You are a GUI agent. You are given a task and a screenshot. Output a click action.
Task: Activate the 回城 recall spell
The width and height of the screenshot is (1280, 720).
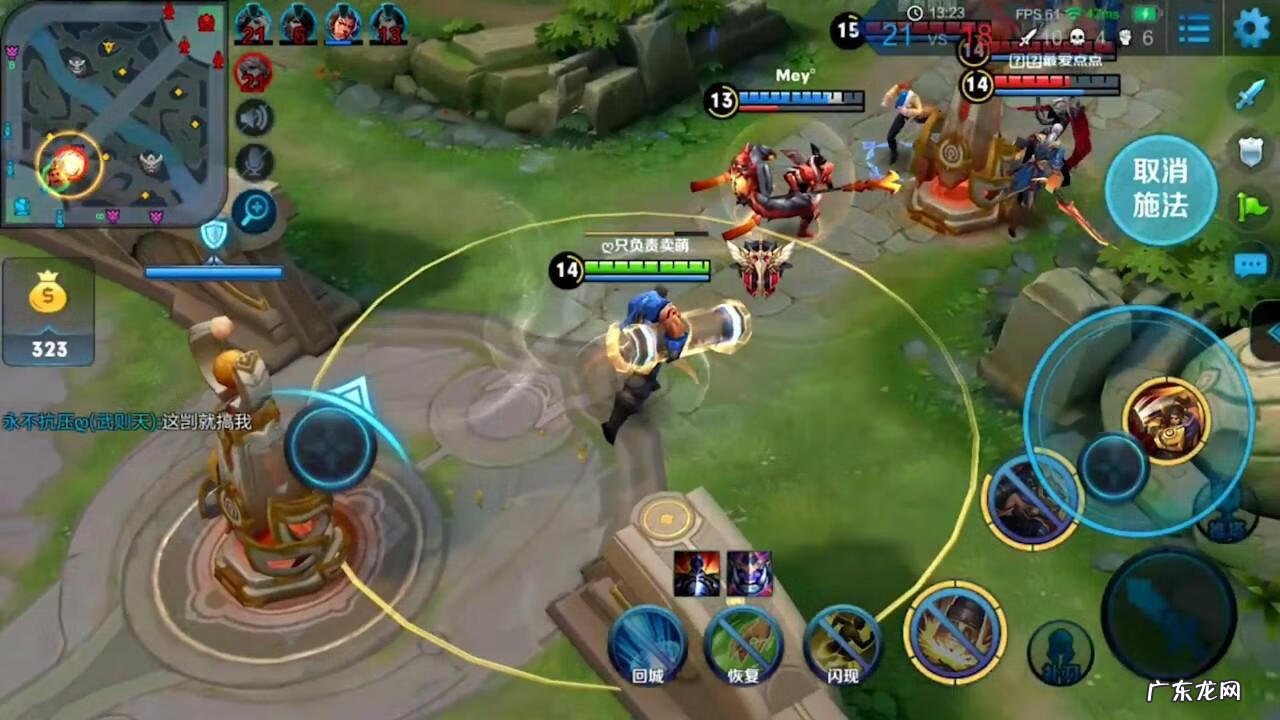pyautogui.click(x=648, y=645)
